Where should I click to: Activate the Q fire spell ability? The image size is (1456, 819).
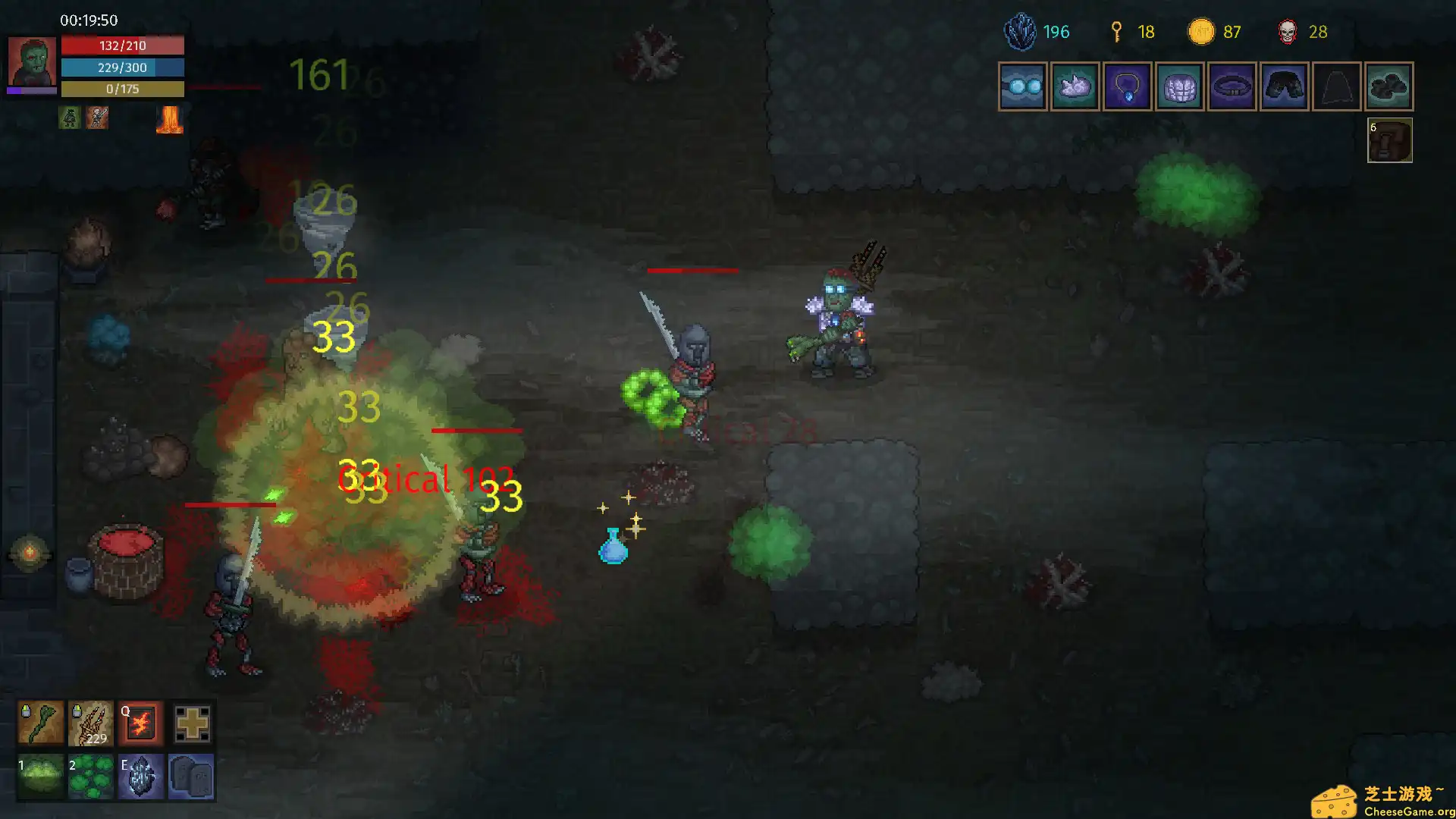pos(141,723)
